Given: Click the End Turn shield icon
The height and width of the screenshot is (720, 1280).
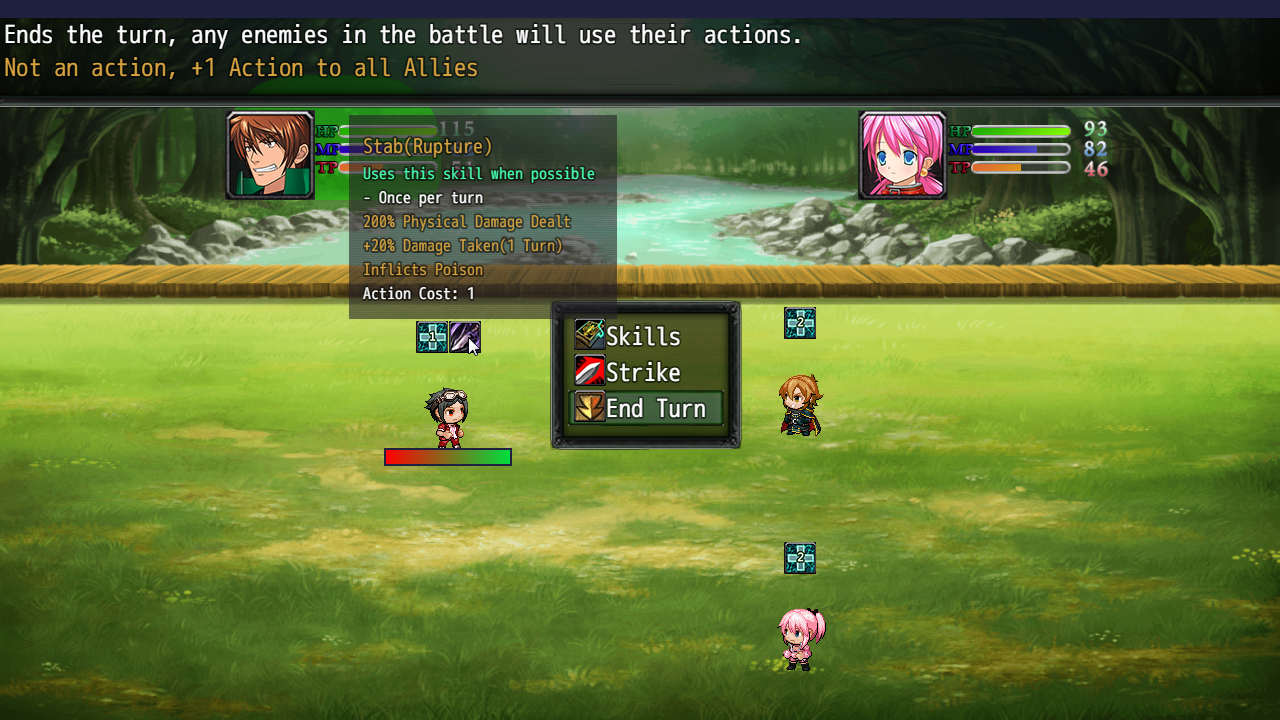Looking at the screenshot, I should pos(592,408).
